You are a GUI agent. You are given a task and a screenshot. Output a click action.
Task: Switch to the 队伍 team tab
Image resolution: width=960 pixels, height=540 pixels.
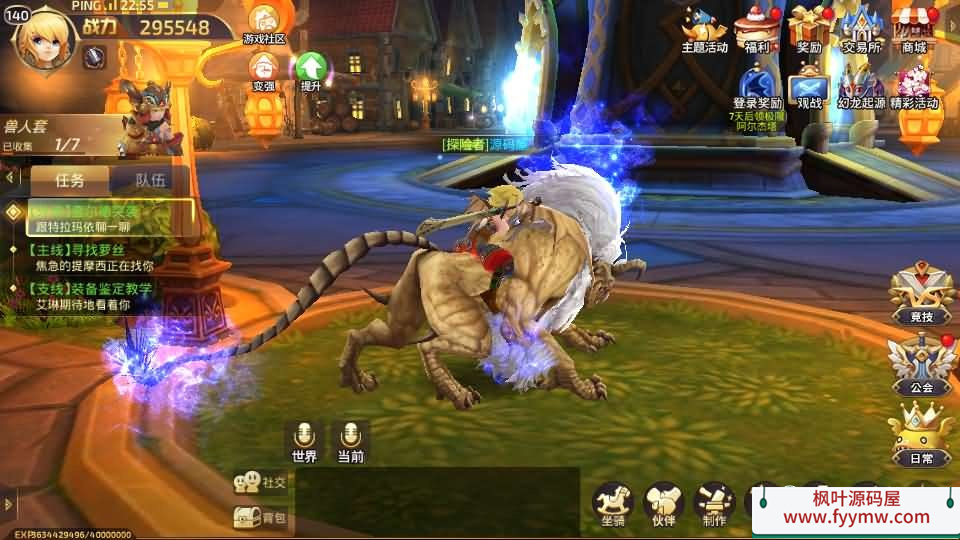click(x=150, y=181)
